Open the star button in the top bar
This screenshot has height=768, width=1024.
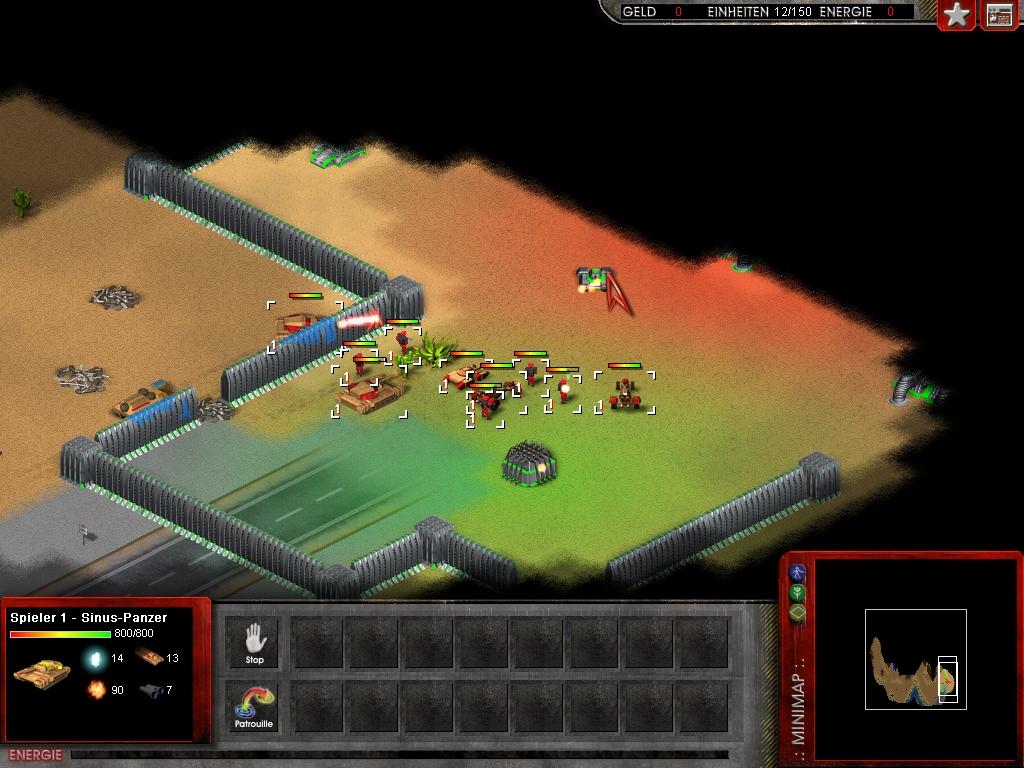click(957, 15)
